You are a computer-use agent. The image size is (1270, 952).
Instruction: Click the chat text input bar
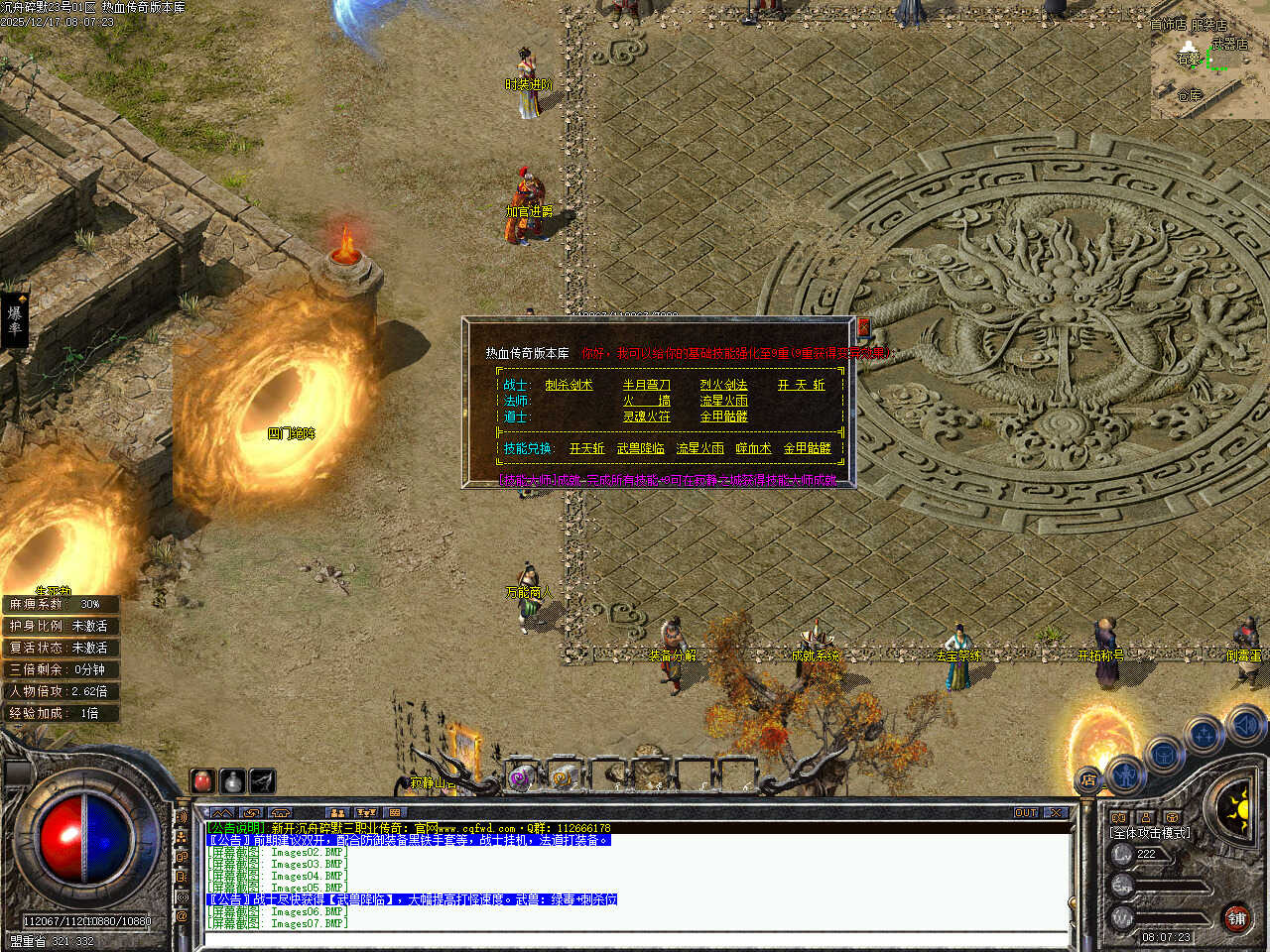click(x=635, y=939)
